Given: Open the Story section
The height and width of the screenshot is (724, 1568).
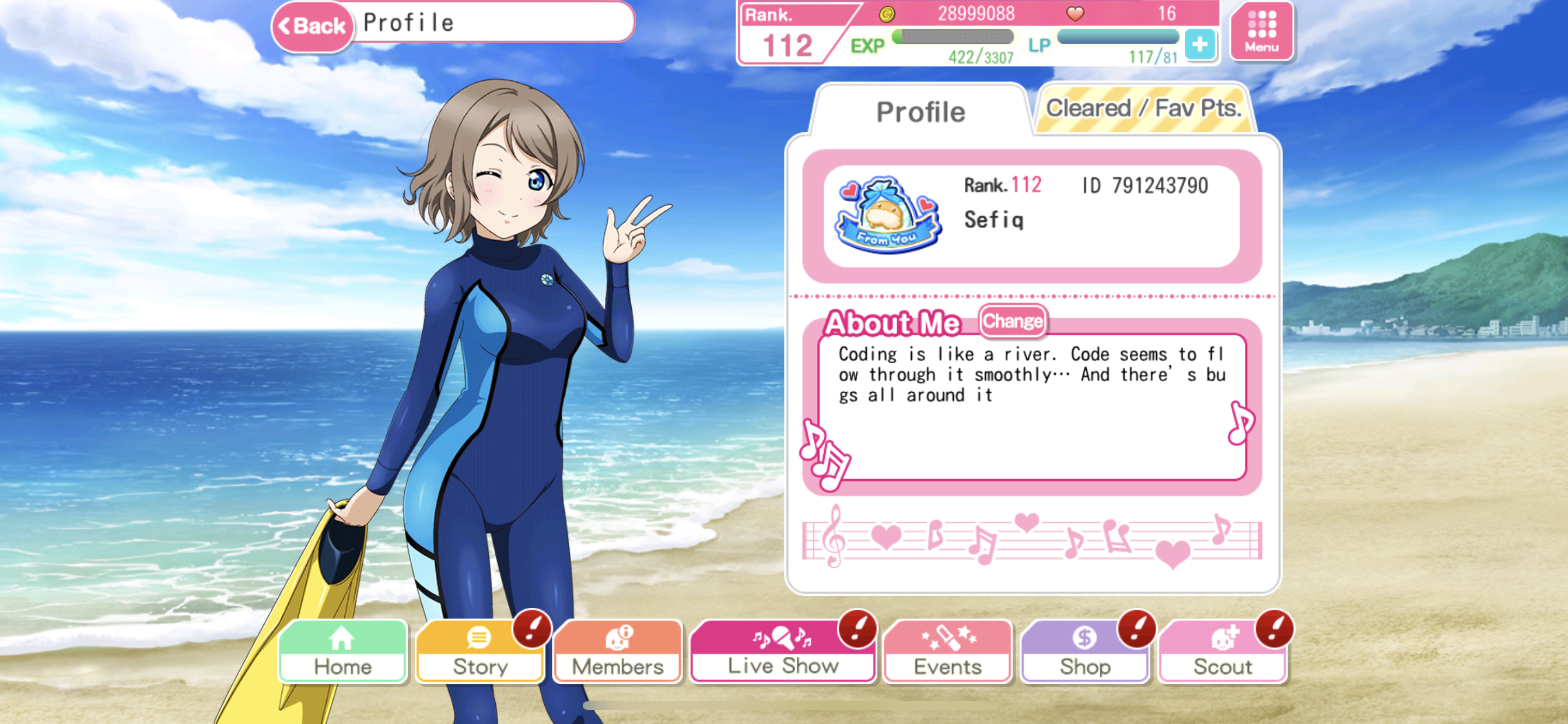Looking at the screenshot, I should tap(480, 652).
